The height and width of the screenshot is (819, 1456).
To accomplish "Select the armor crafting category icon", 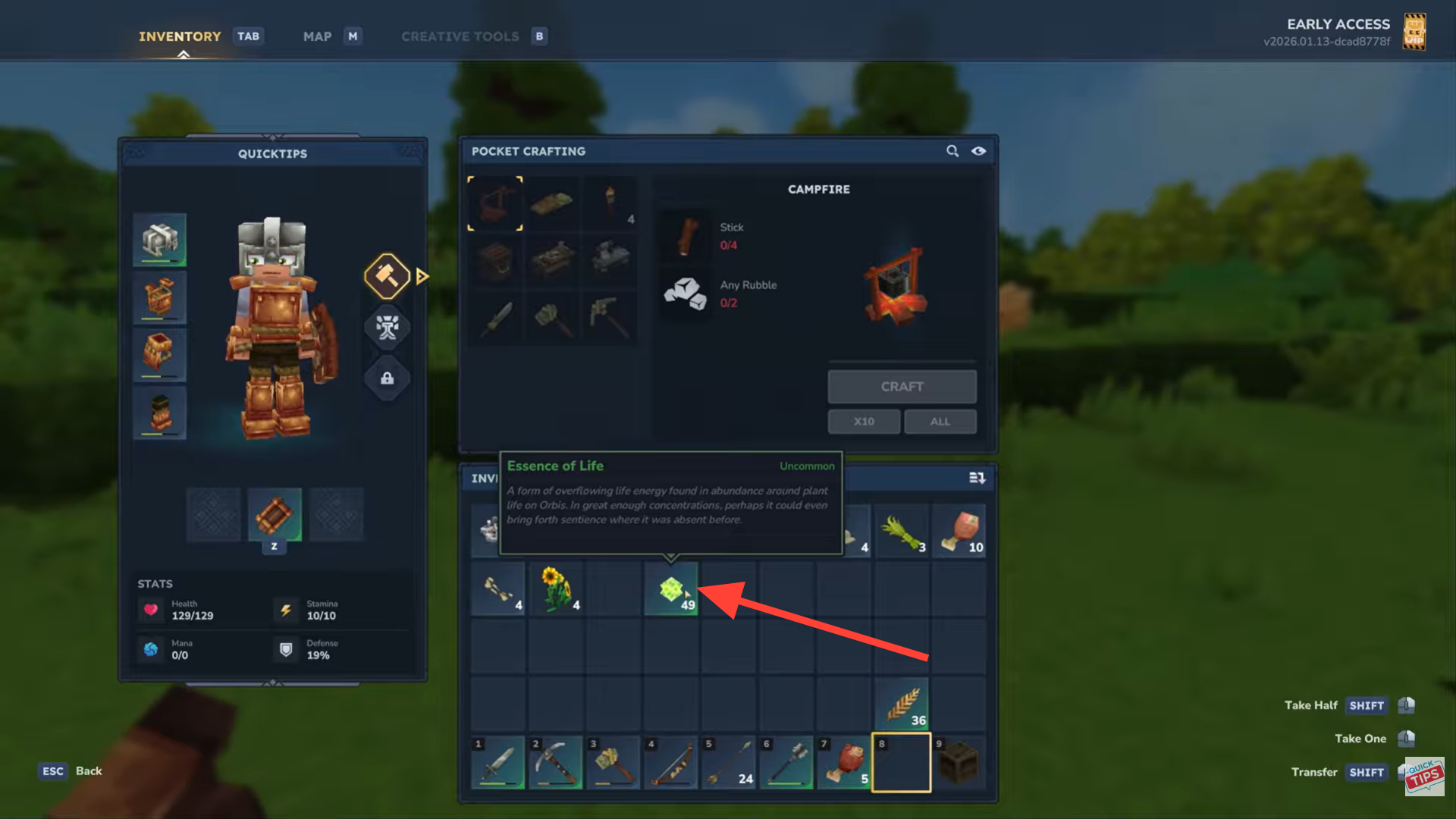I will pos(387,328).
